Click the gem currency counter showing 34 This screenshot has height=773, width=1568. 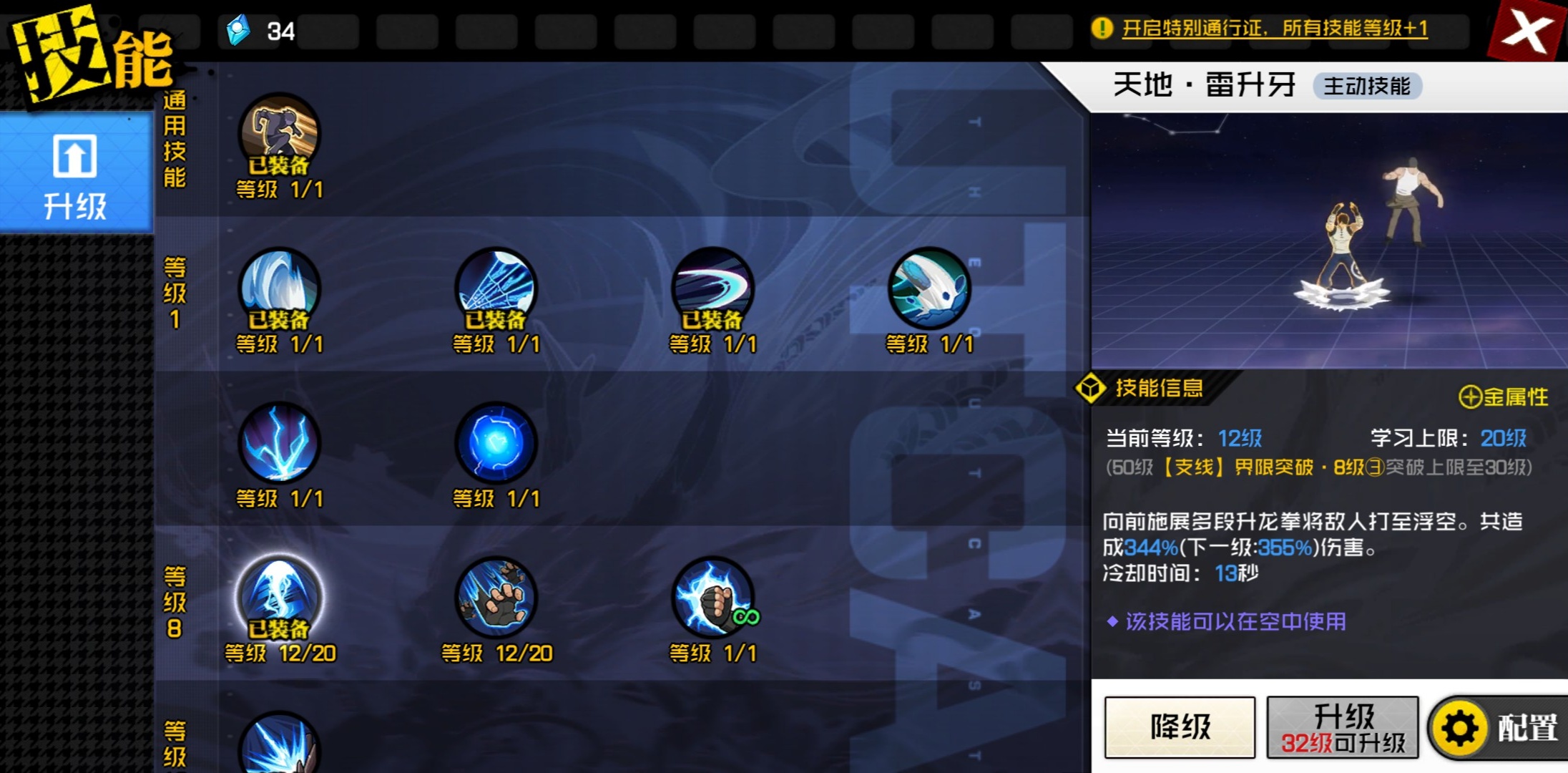[258, 30]
